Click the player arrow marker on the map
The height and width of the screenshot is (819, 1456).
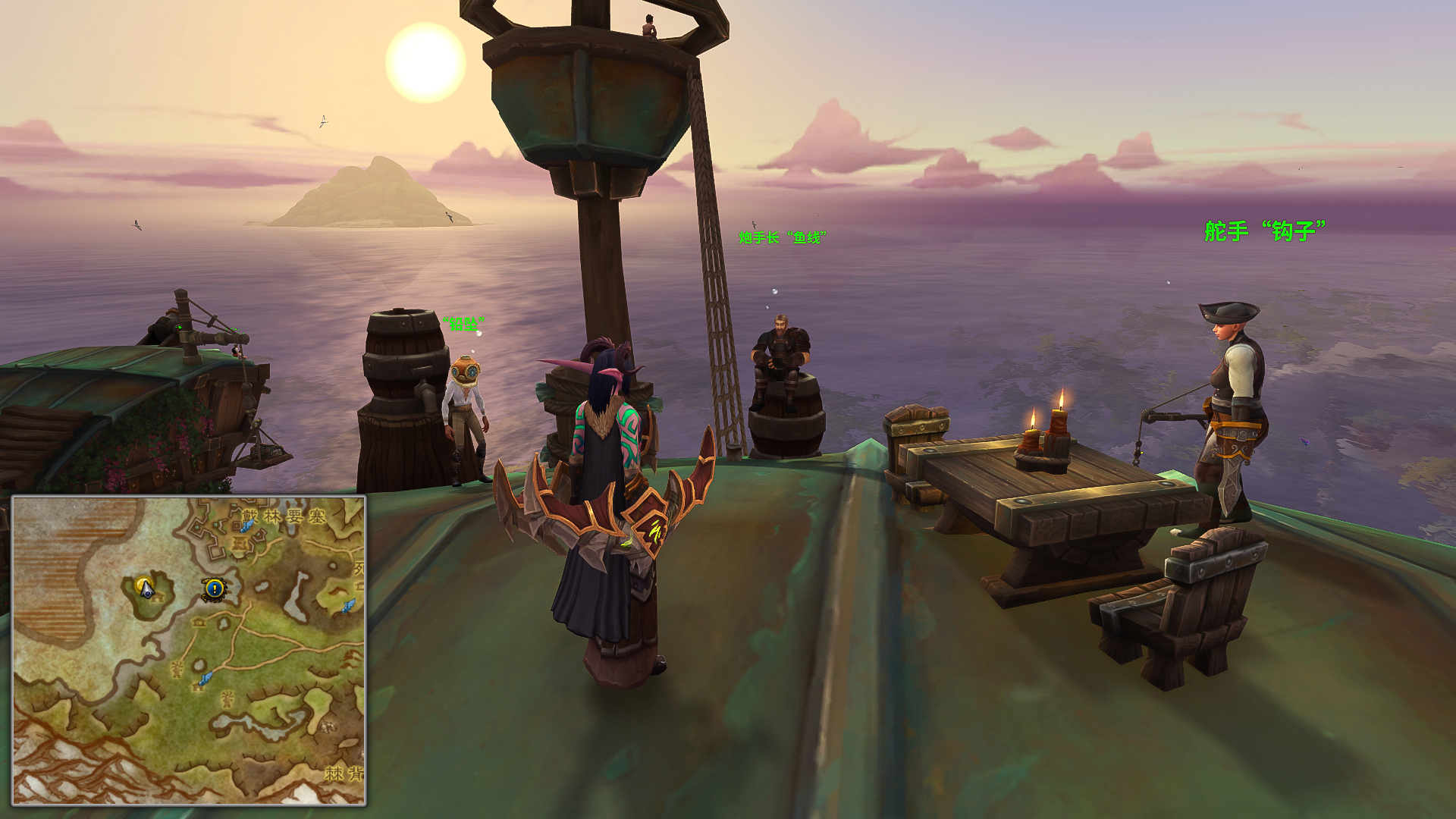pyautogui.click(x=146, y=588)
